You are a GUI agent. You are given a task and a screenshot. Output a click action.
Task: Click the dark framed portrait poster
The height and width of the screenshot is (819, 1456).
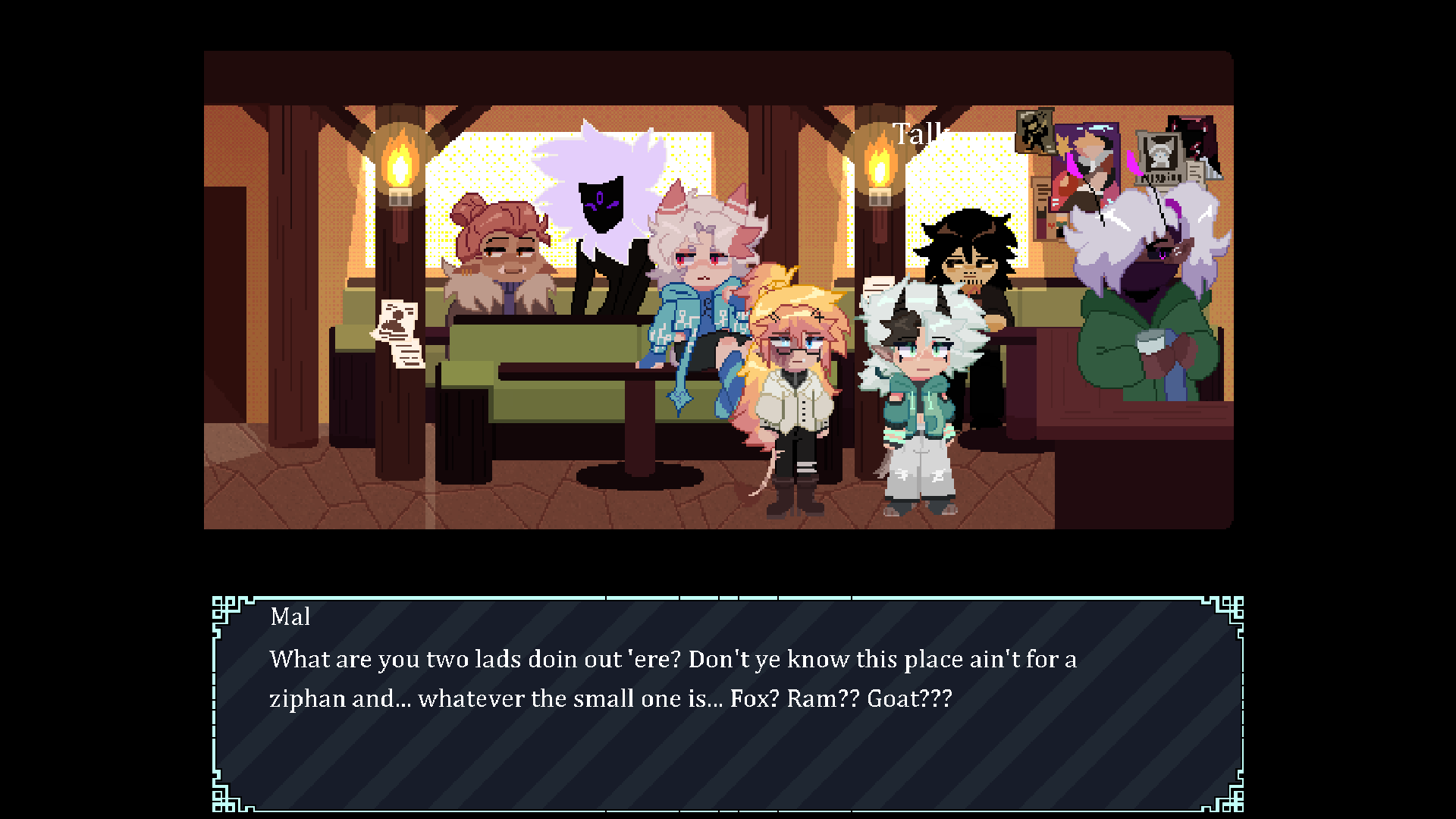[1034, 136]
